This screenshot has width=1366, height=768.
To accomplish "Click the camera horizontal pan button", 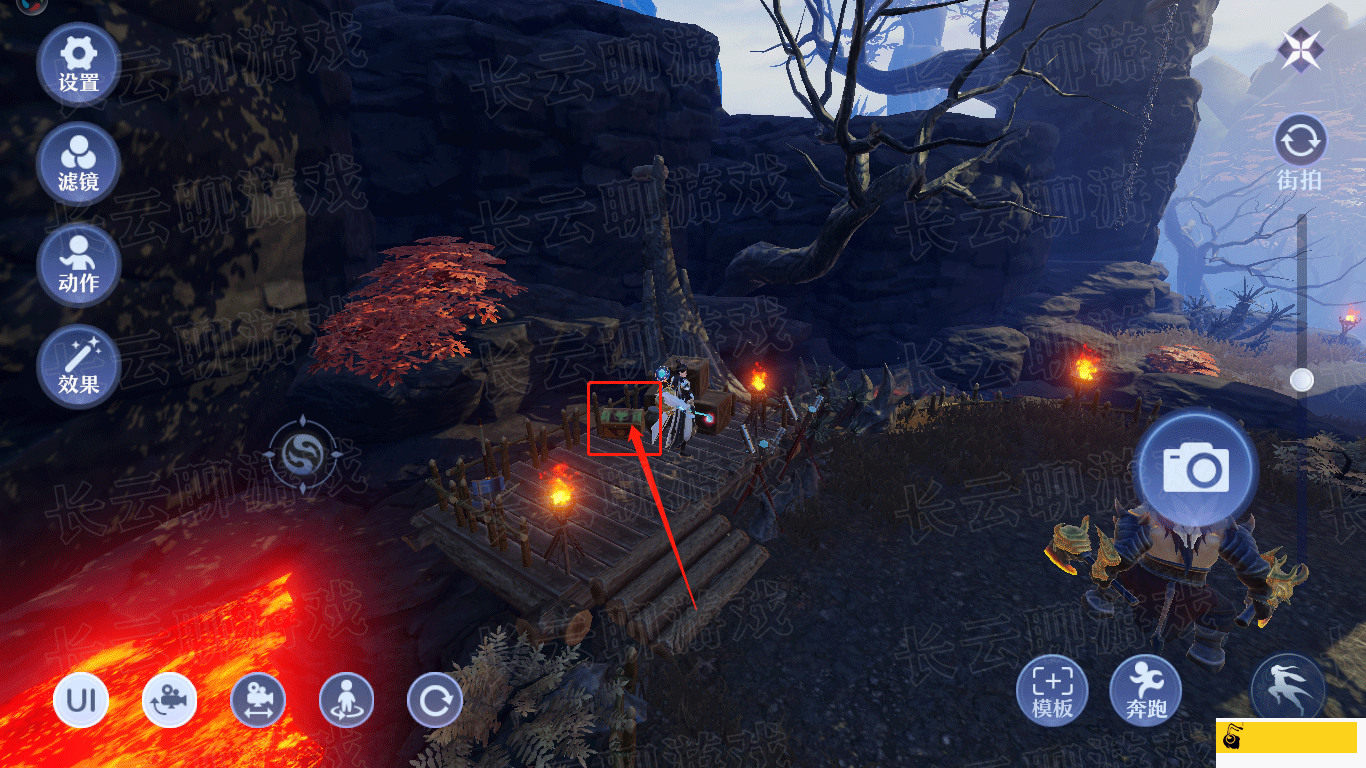I will click(258, 700).
